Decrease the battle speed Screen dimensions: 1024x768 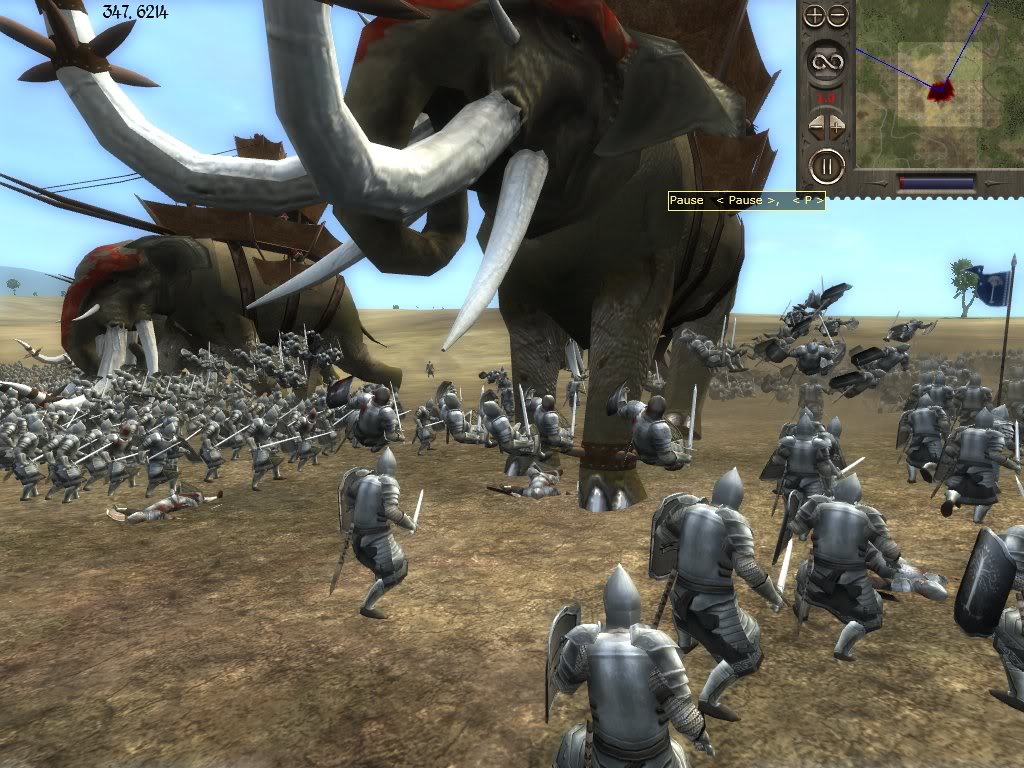816,127
